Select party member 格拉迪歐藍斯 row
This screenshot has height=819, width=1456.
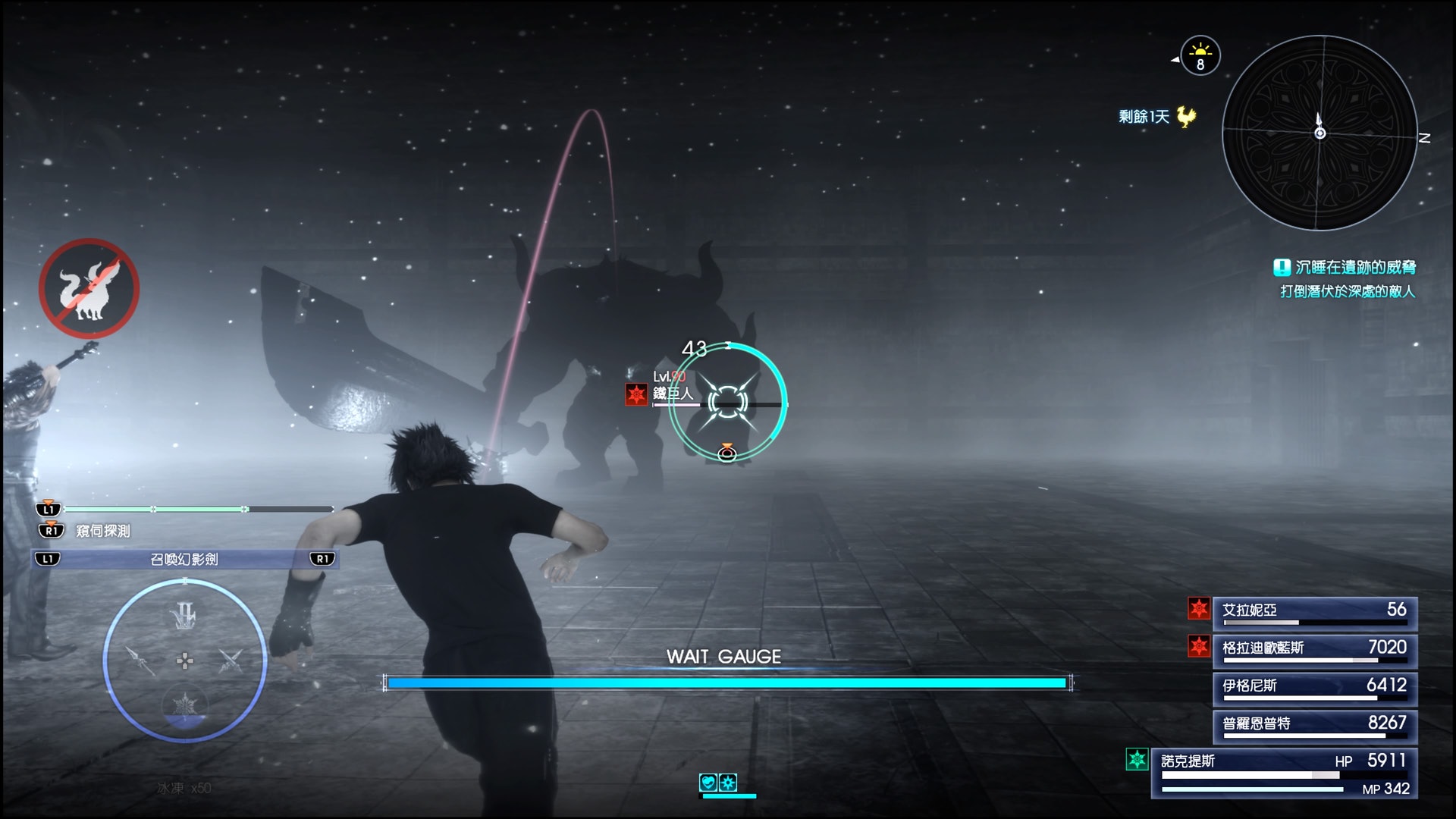click(1315, 648)
